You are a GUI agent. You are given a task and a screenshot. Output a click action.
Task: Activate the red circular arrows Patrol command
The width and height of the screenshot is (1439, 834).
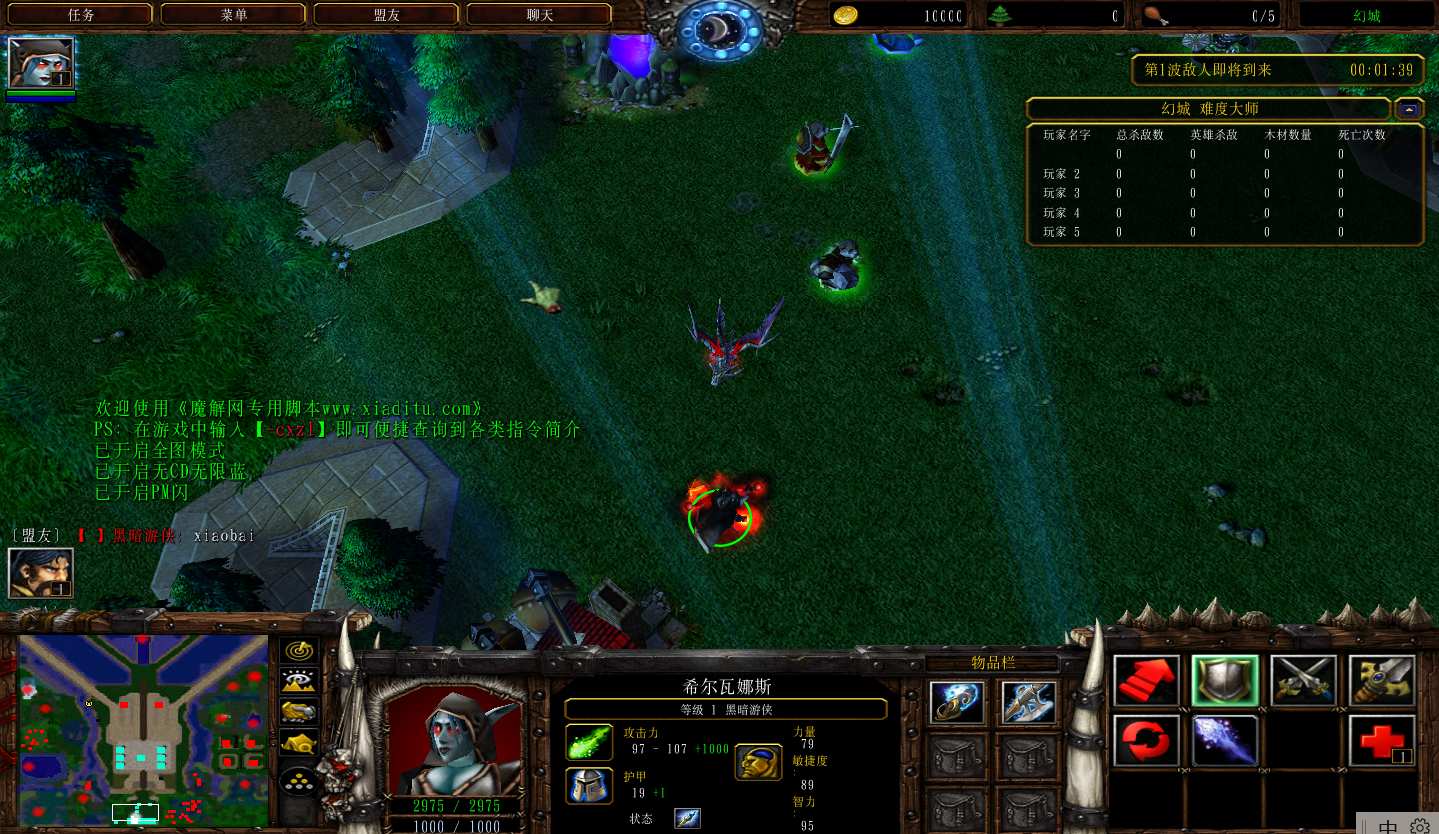coord(1146,741)
